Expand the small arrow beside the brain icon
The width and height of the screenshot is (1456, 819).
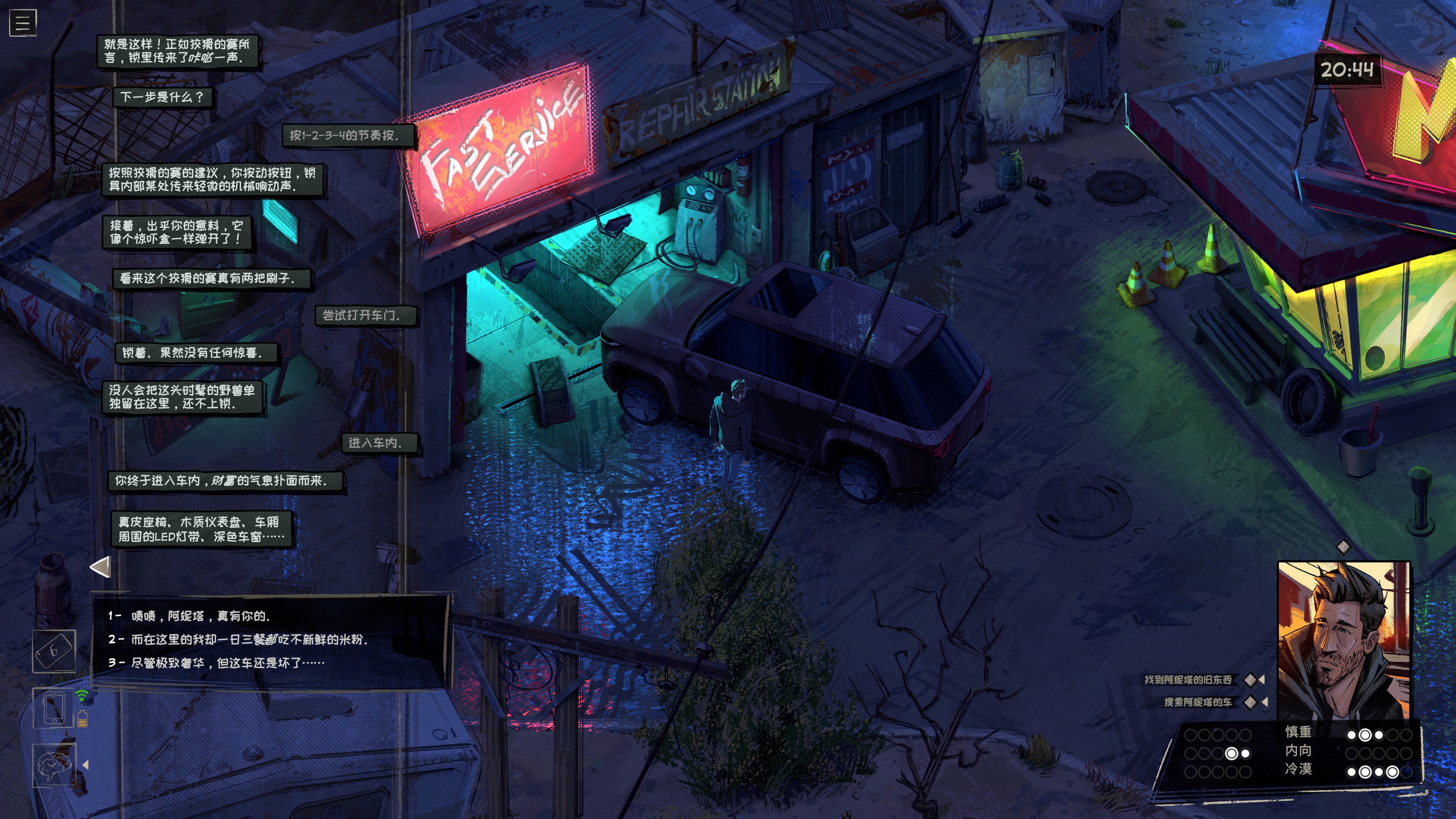(x=86, y=765)
